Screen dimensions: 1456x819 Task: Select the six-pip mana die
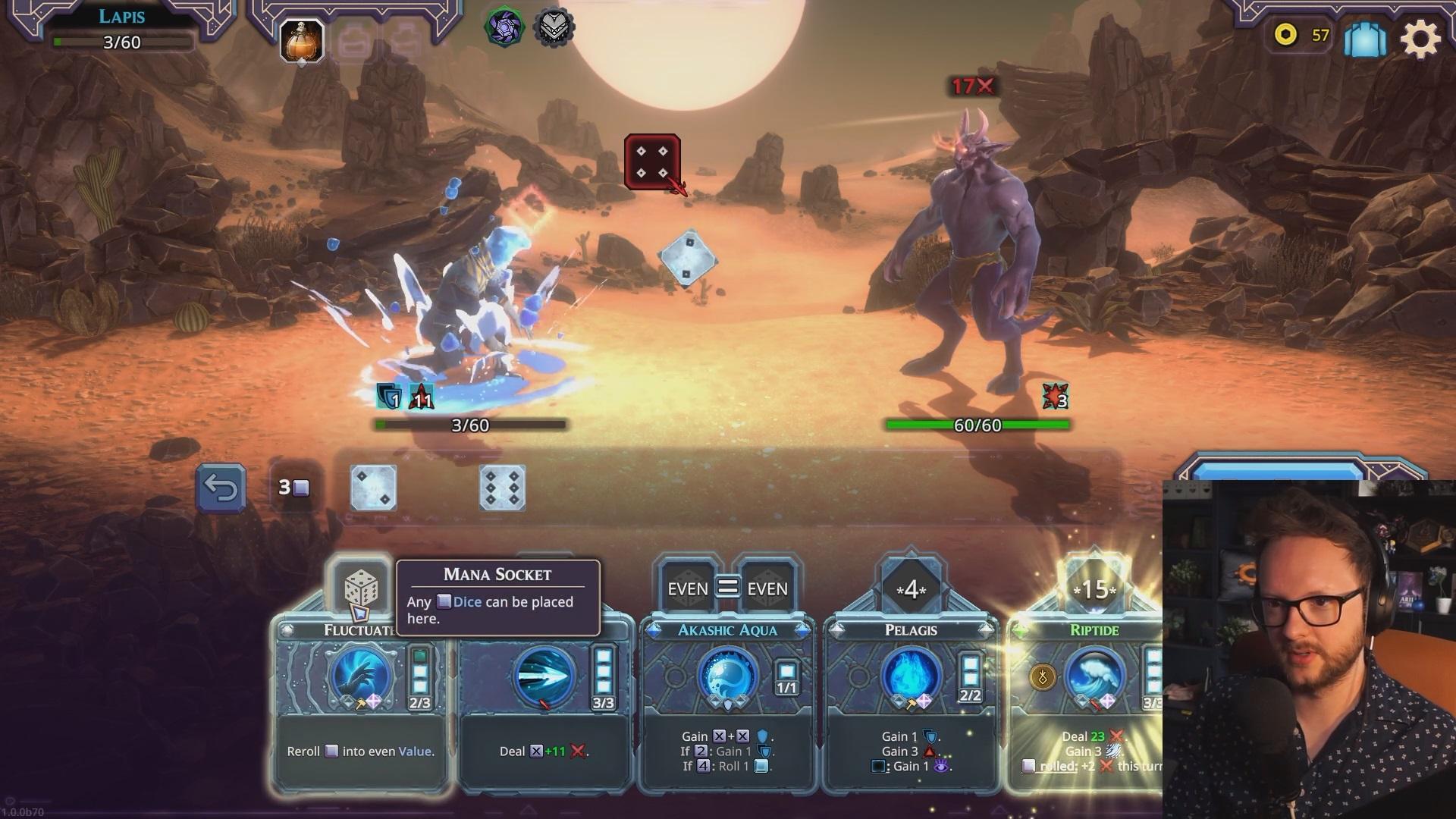click(x=502, y=488)
